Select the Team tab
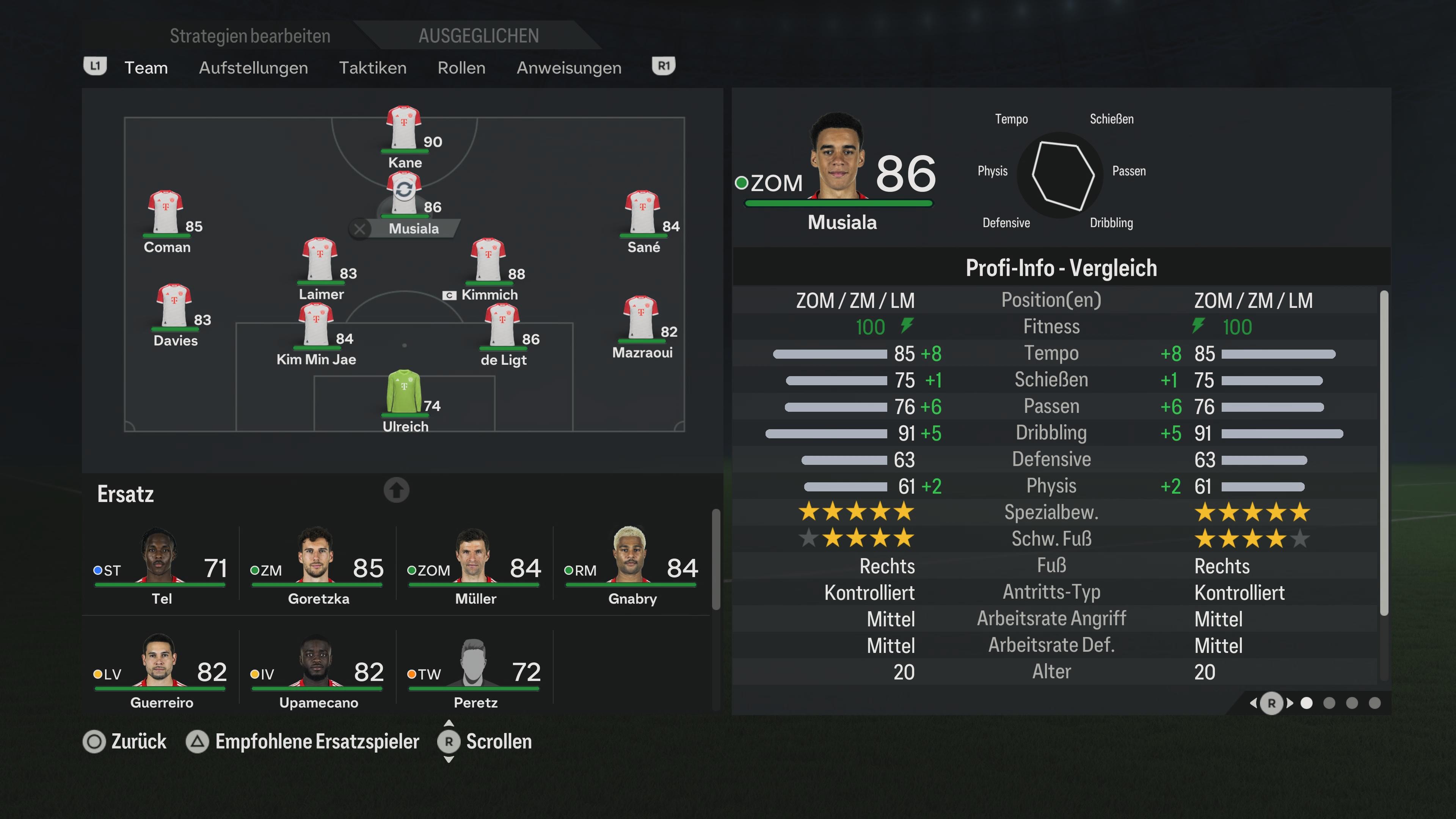1456x819 pixels. pos(146,68)
